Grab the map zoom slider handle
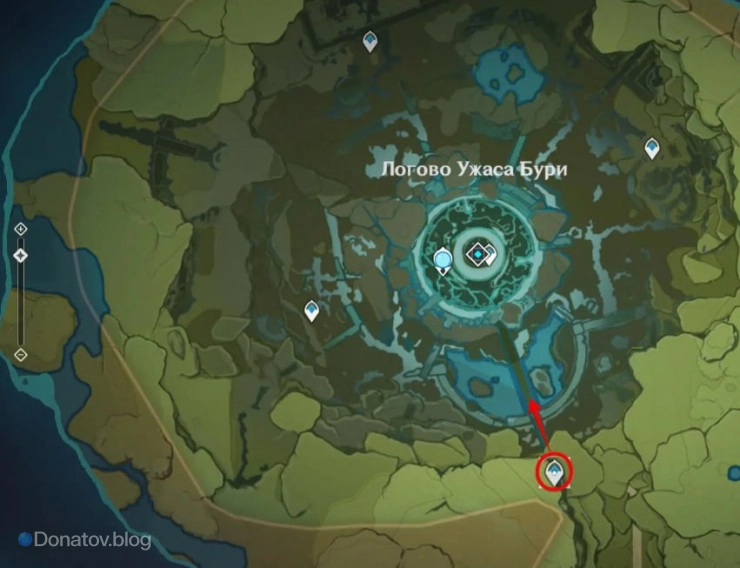The height and width of the screenshot is (568, 740). click(21, 256)
